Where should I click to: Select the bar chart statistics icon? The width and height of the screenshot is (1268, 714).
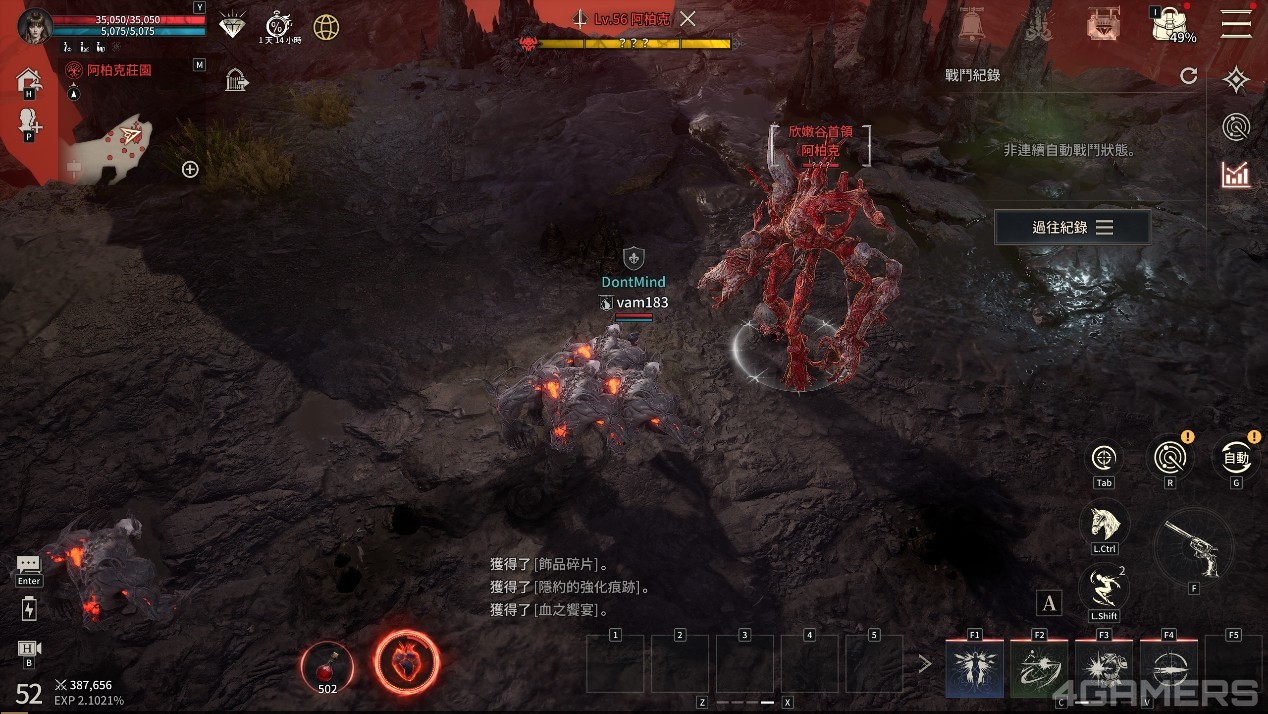coord(1236,174)
